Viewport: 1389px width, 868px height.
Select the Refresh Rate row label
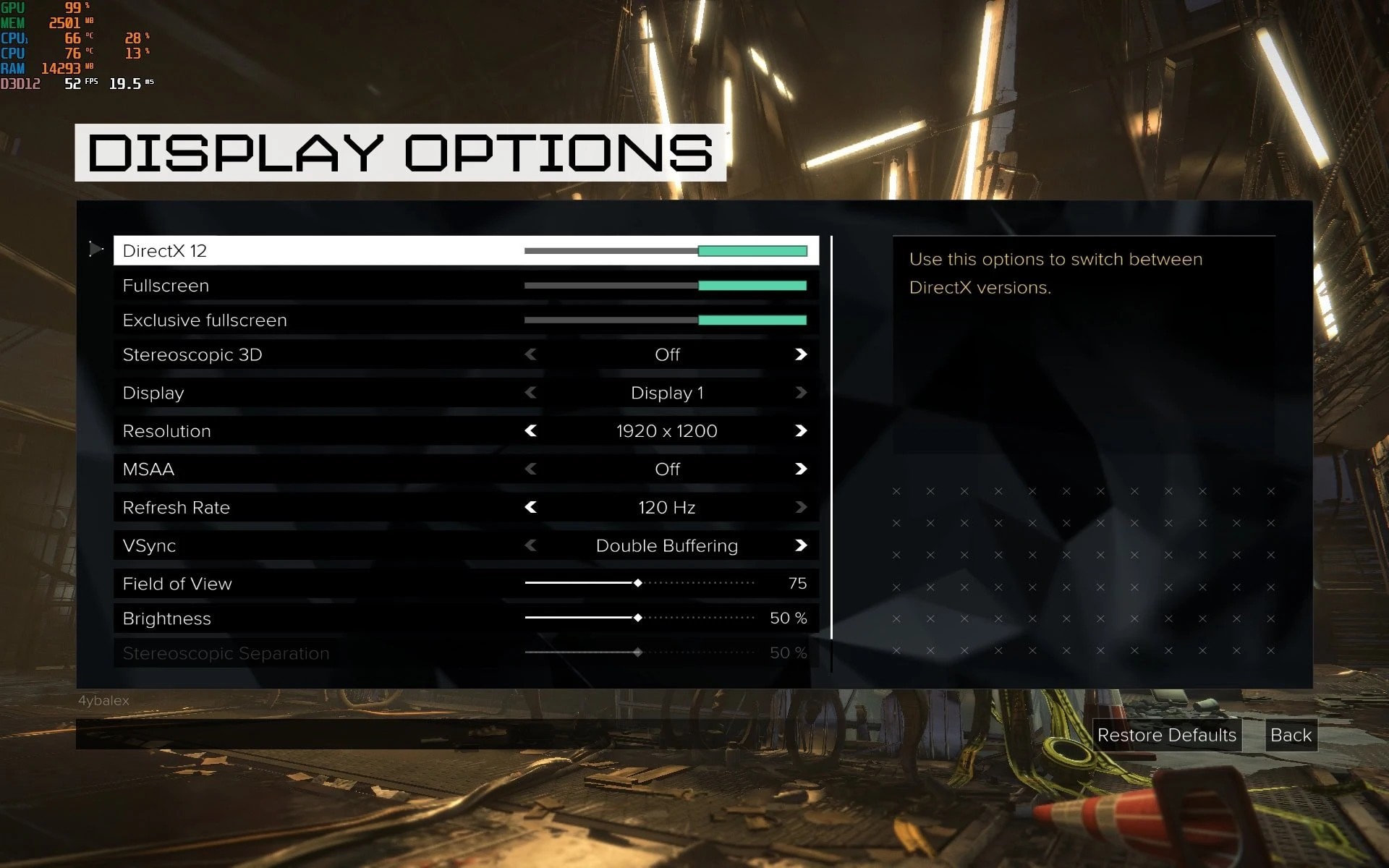(177, 508)
